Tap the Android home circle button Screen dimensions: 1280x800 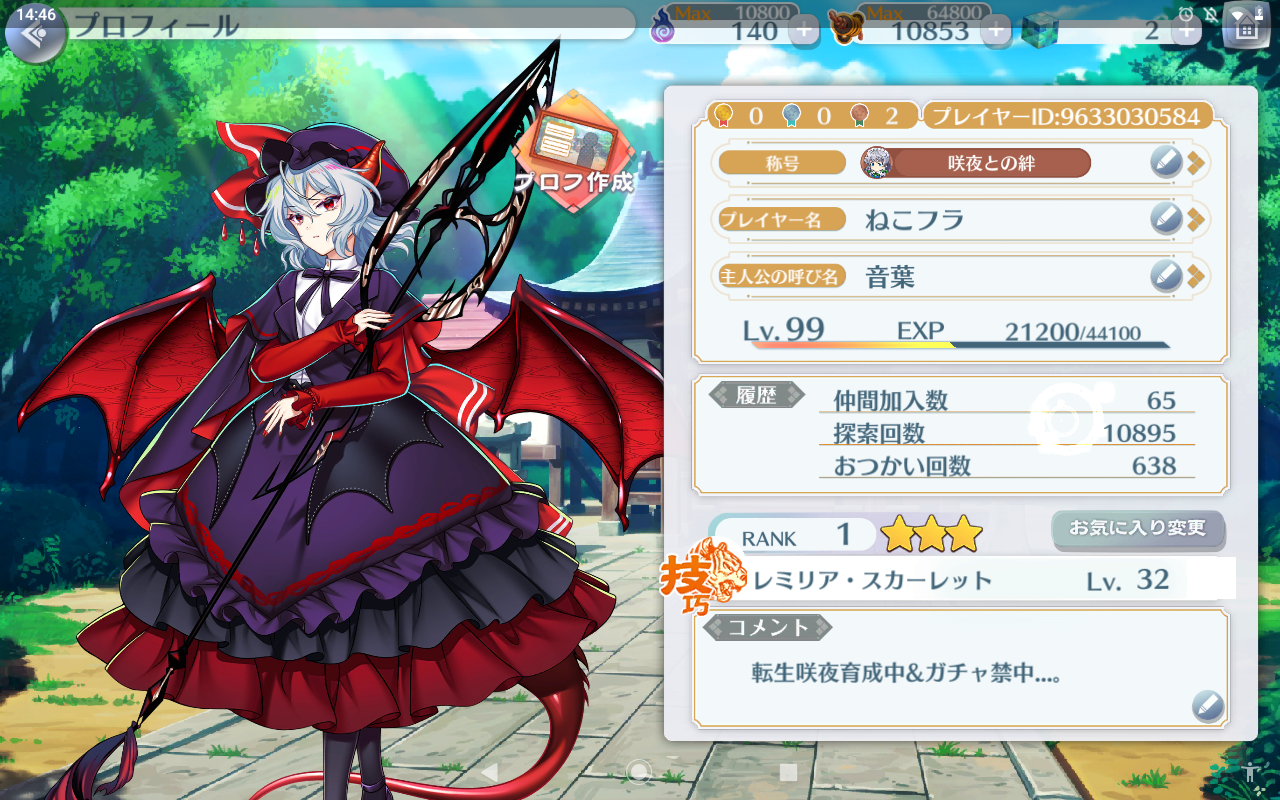coord(639,772)
